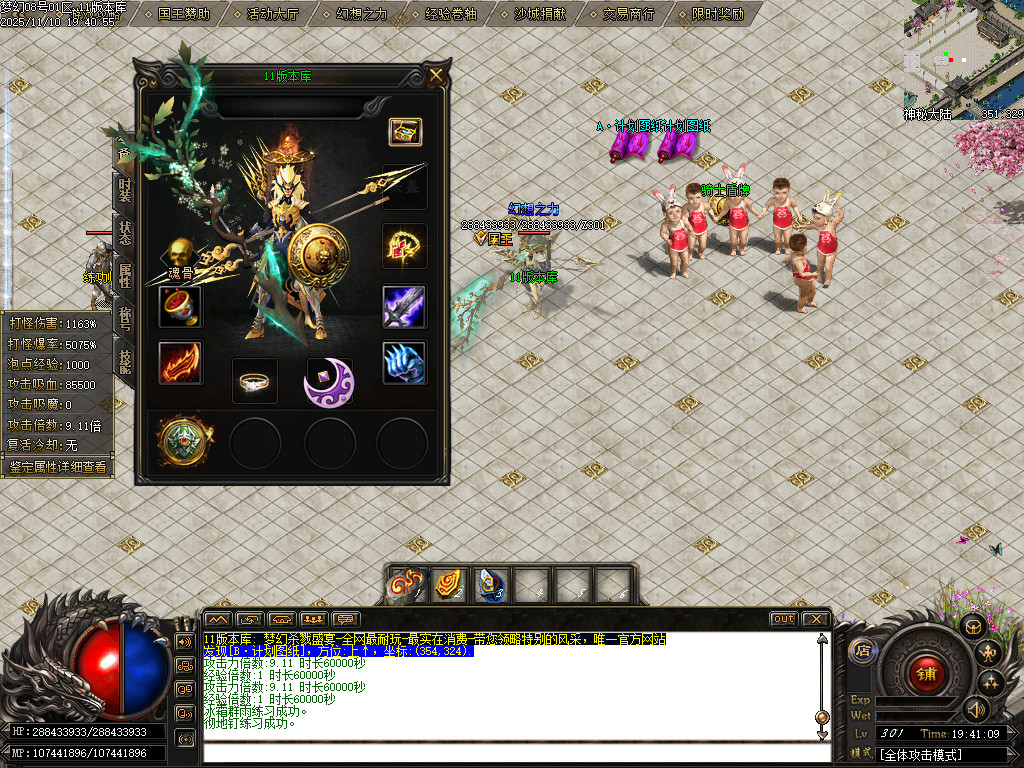The width and height of the screenshot is (1024, 768).
Task: Open the minimap in the corner
Action: pos(963,58)
